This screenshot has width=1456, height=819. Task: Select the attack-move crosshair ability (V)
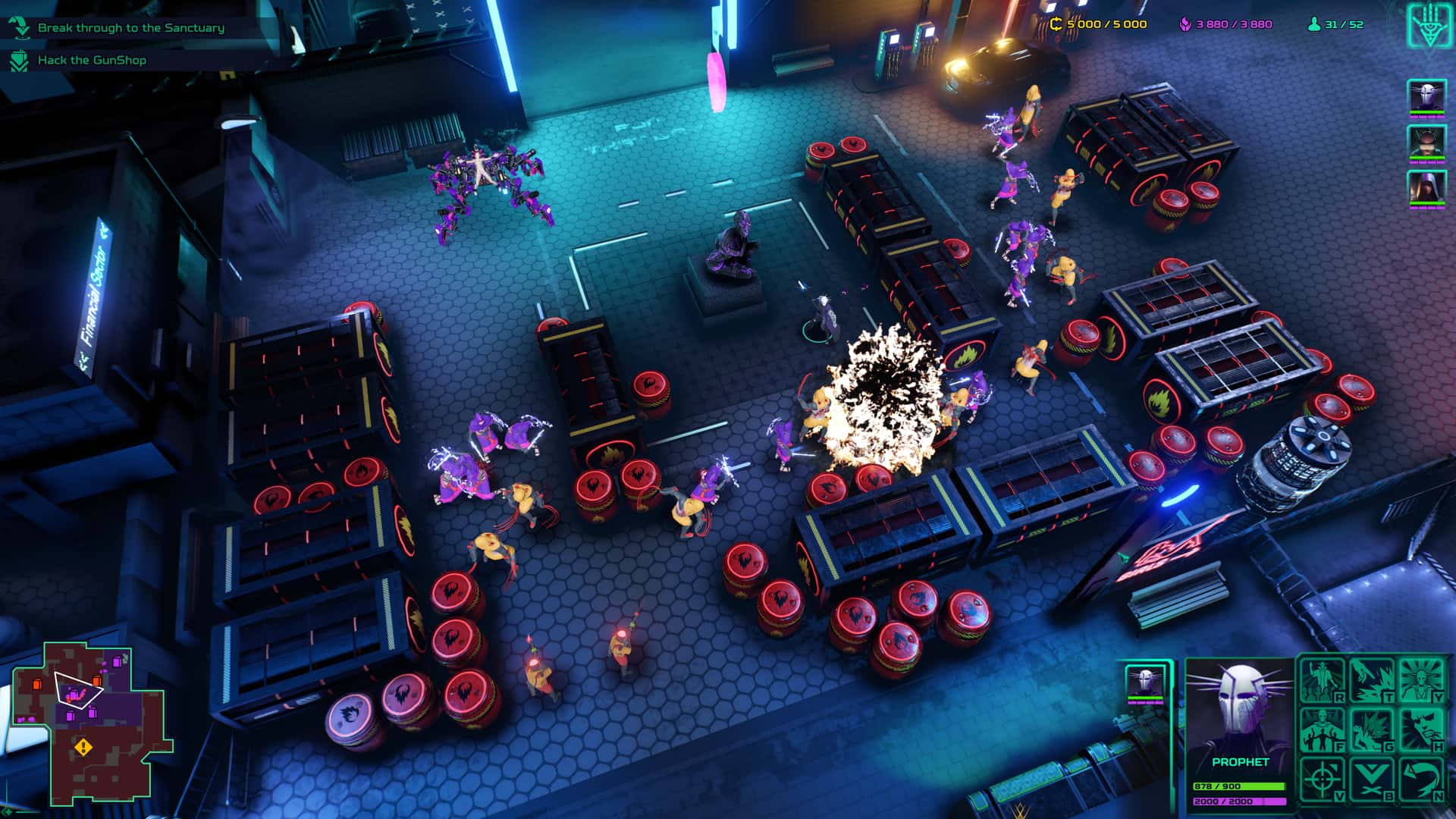1321,777
